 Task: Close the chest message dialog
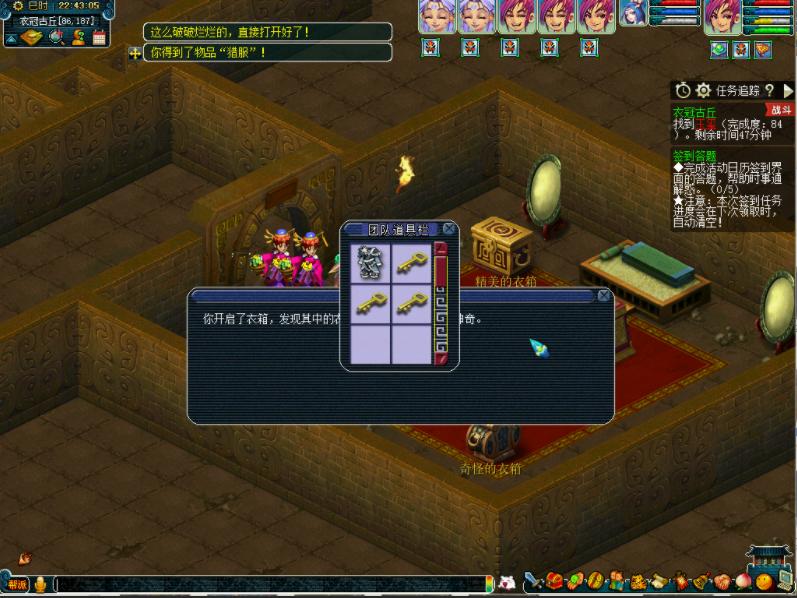pos(603,296)
